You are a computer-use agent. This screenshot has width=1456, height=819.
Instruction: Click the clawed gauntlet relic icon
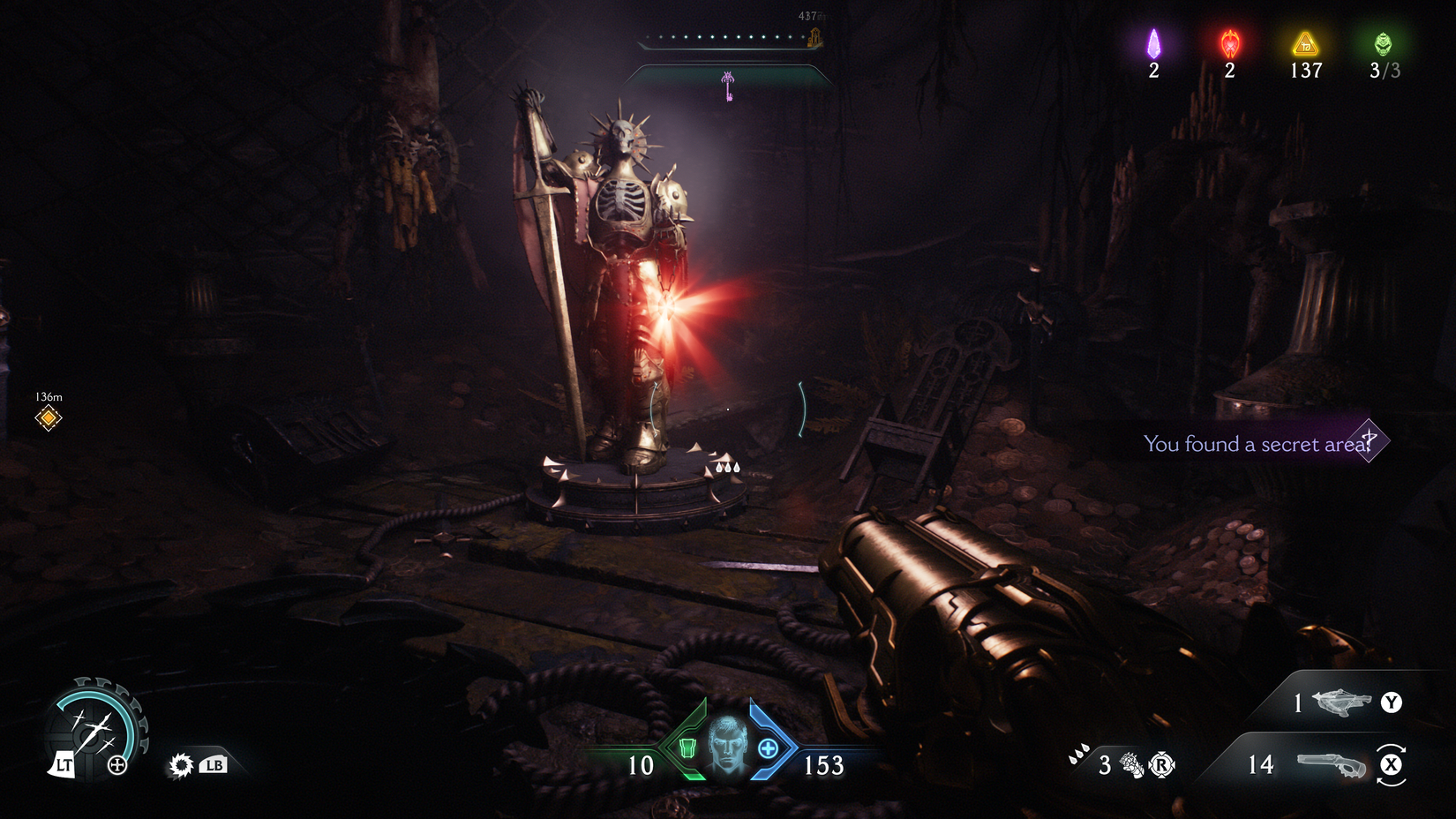pos(1133,764)
